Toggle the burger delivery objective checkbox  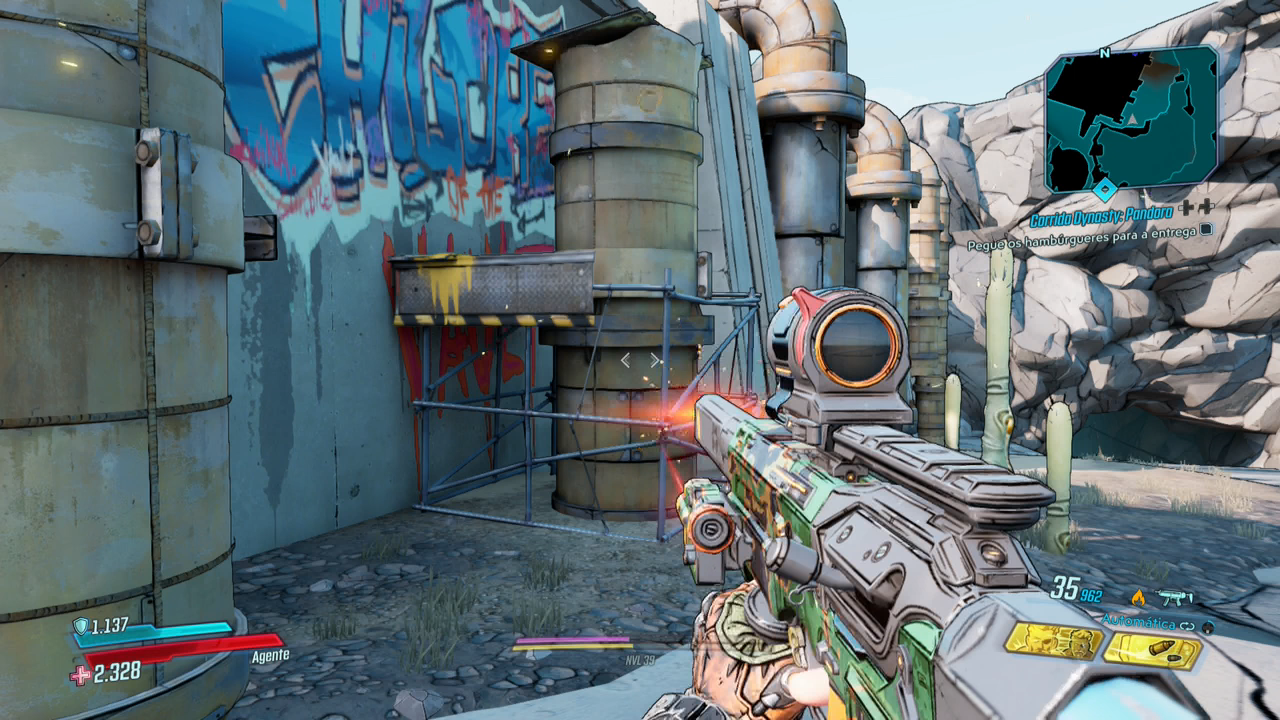[x=1206, y=229]
